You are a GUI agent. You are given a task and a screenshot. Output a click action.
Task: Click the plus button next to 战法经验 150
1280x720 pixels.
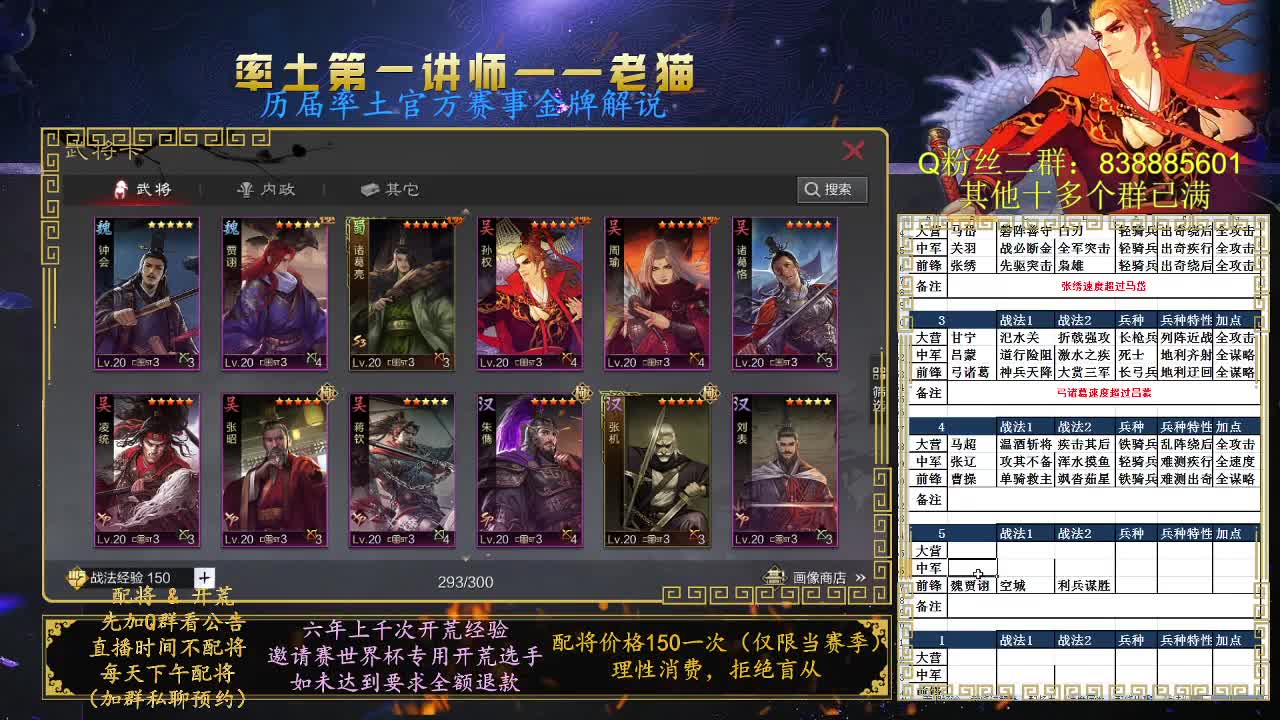(202, 576)
